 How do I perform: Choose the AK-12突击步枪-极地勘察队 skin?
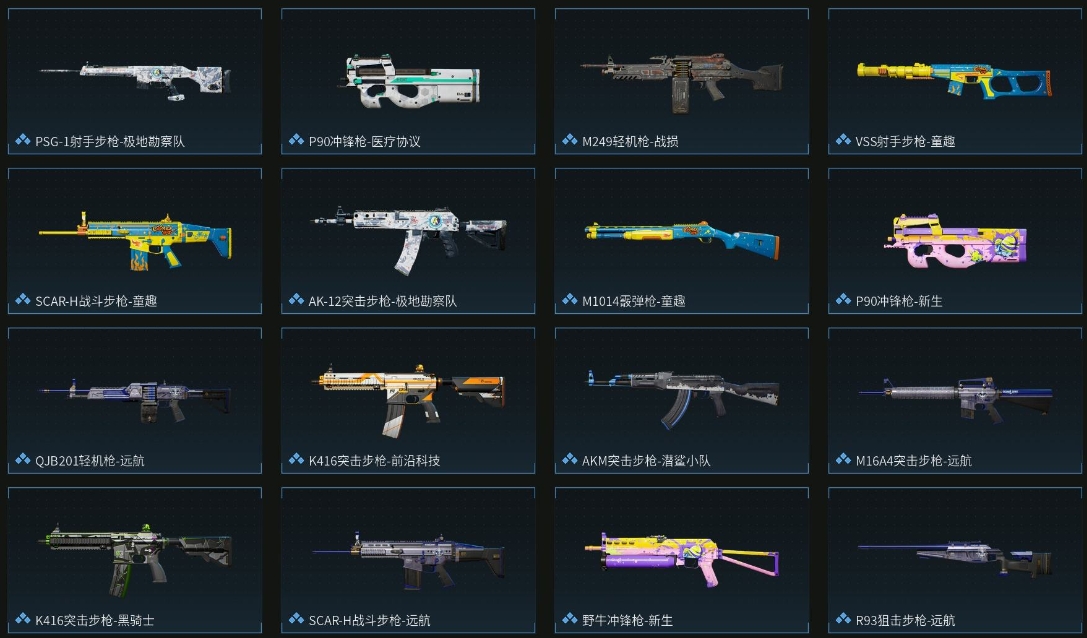click(408, 240)
